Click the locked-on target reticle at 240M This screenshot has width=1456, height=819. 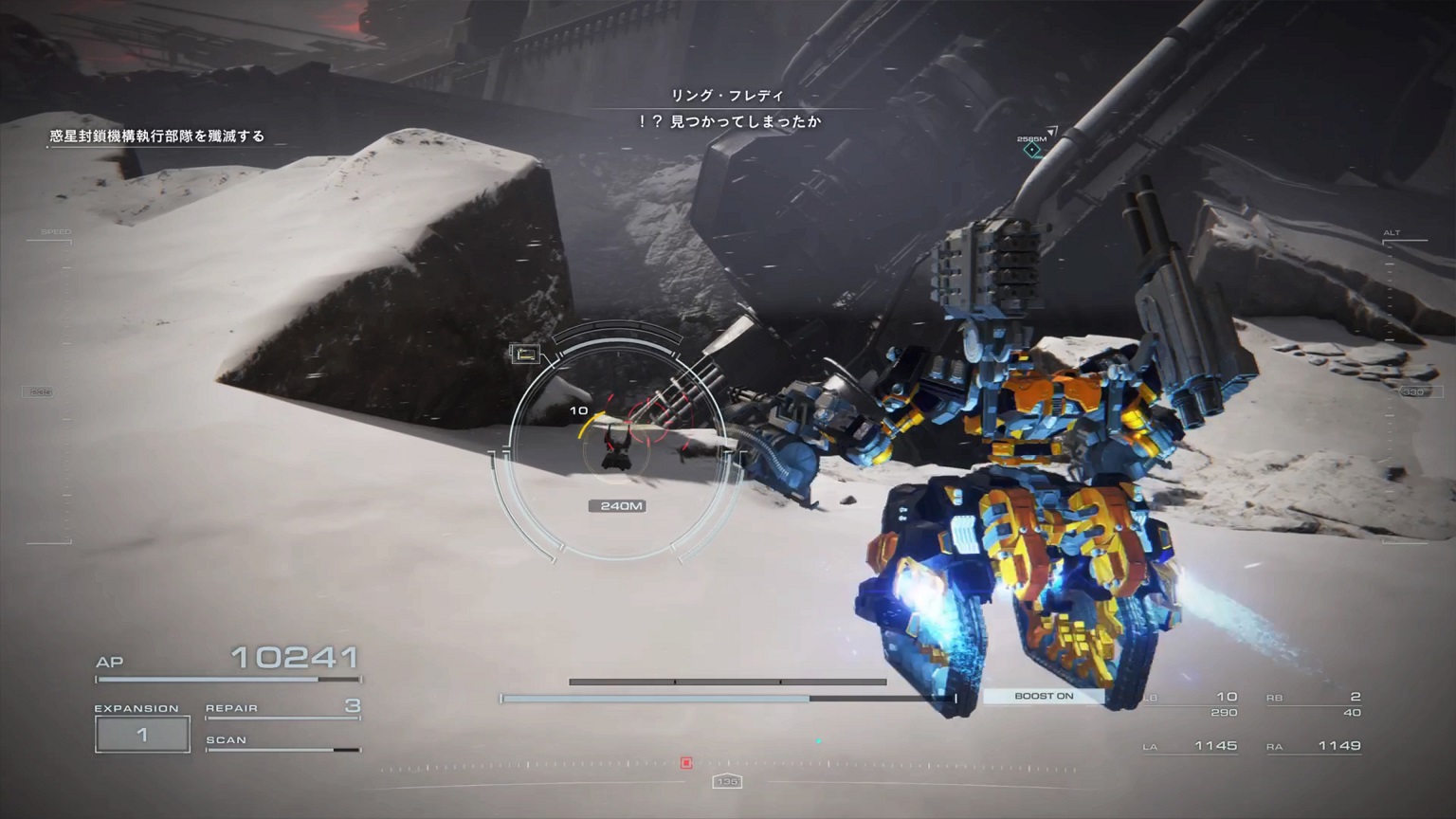point(618,446)
